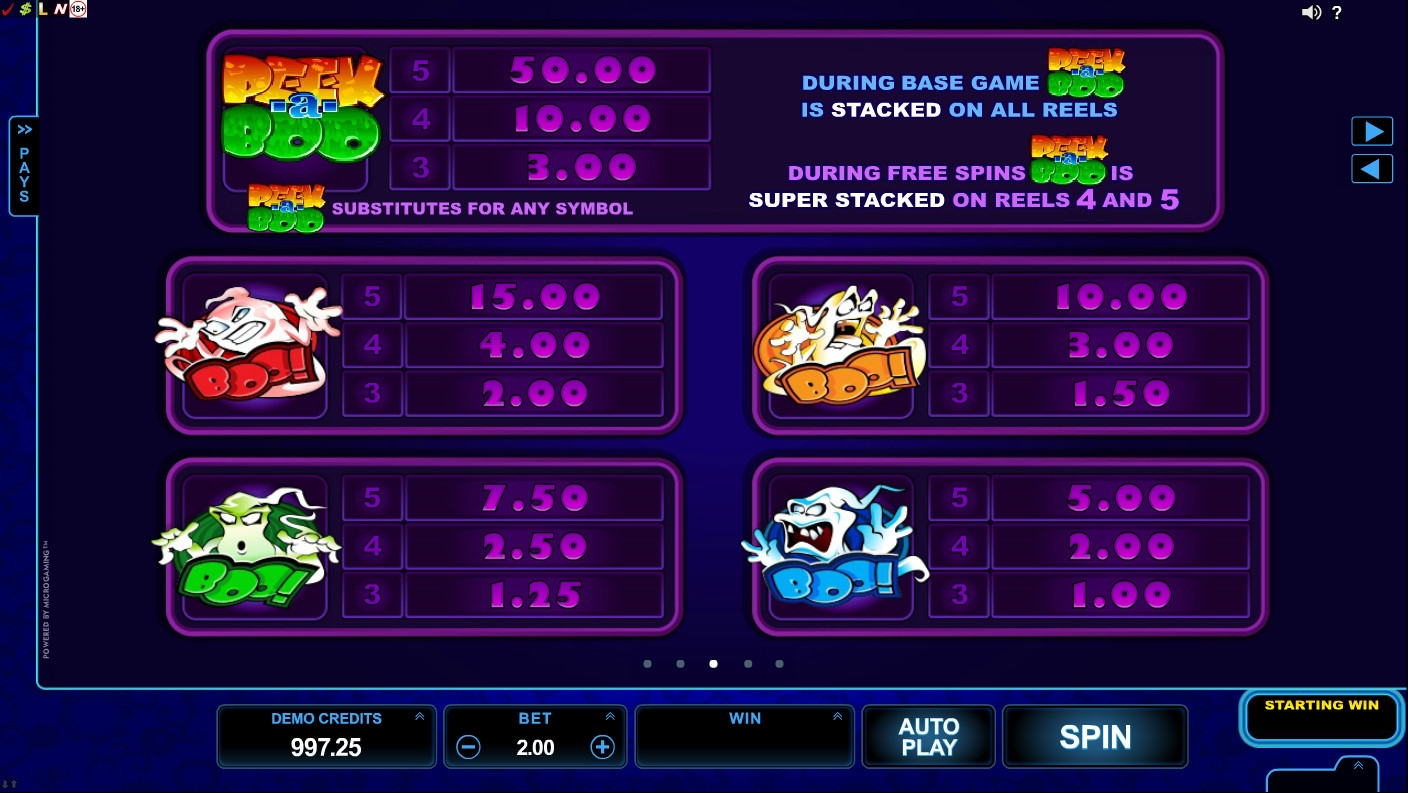Open the Starting Win box
This screenshot has height=793, width=1408.
click(1321, 718)
